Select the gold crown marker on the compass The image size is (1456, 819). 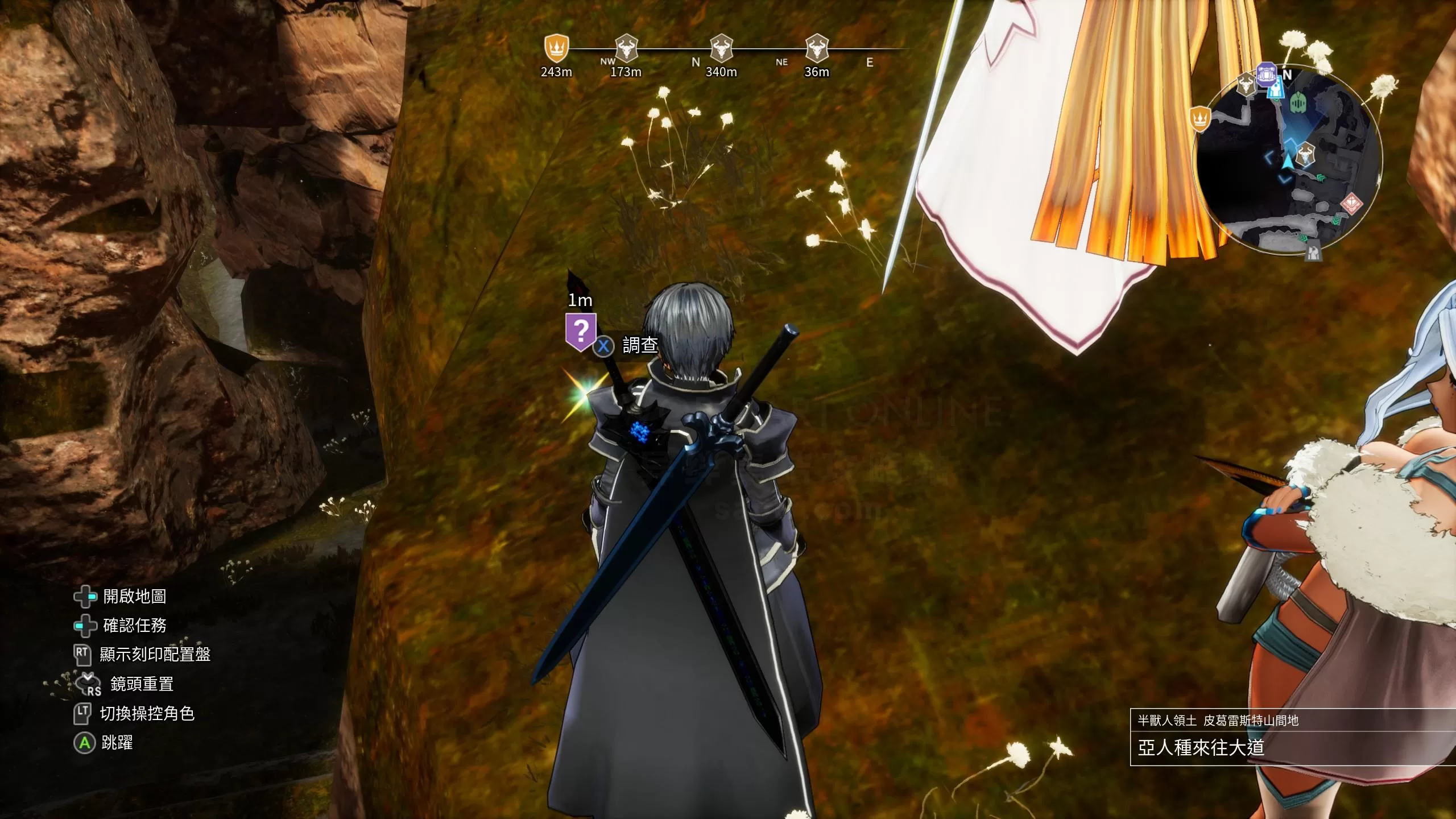[556, 48]
